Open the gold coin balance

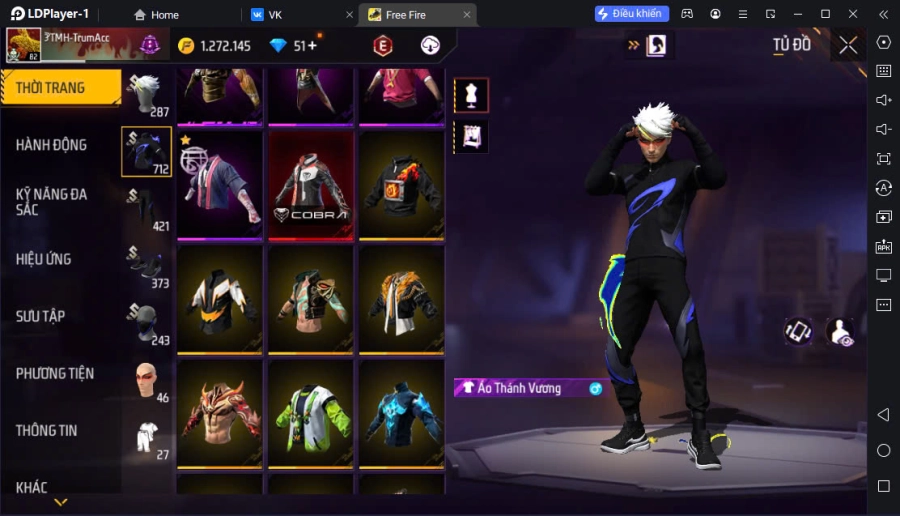pos(214,46)
